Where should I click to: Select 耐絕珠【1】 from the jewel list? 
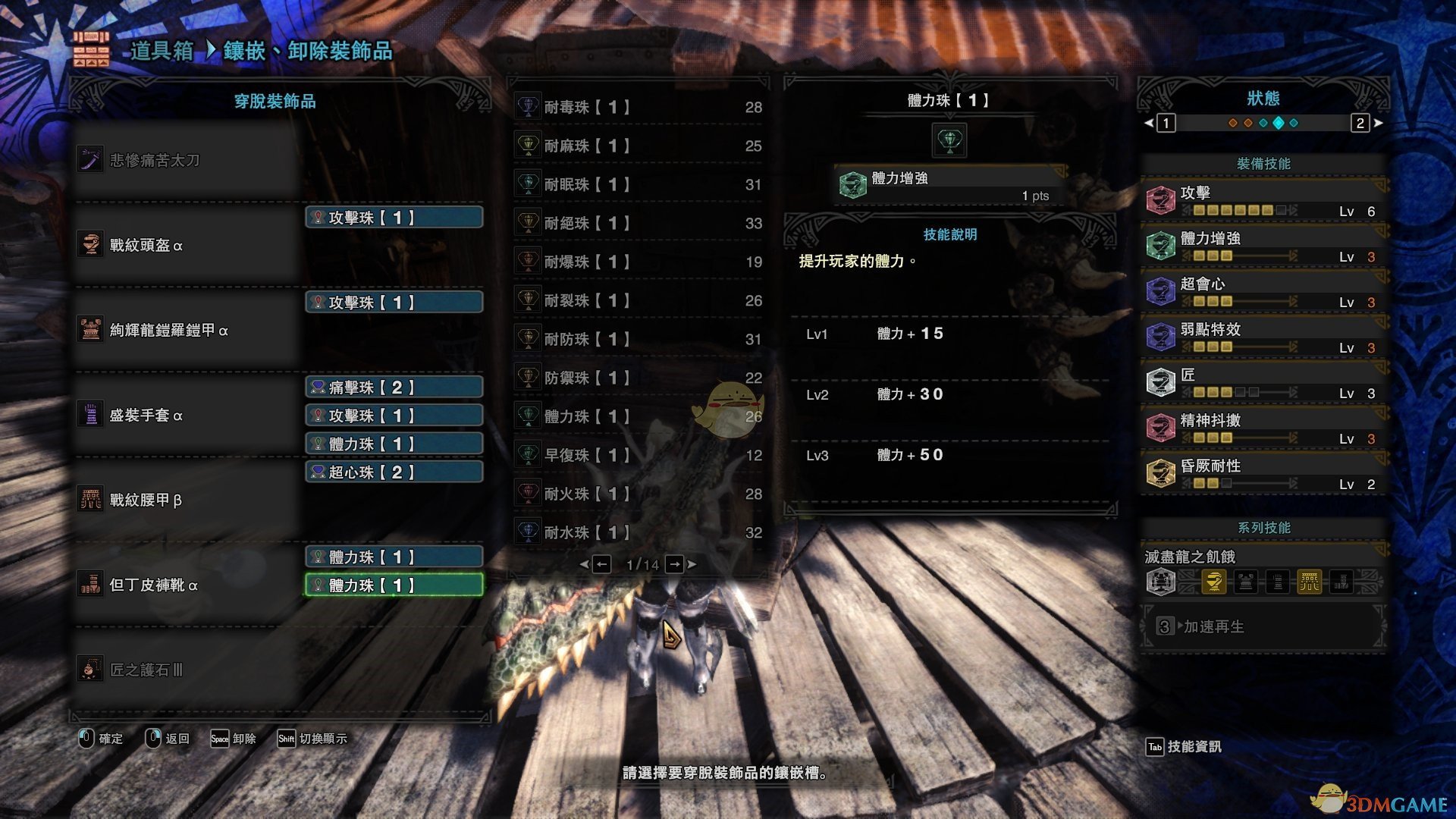coord(639,223)
